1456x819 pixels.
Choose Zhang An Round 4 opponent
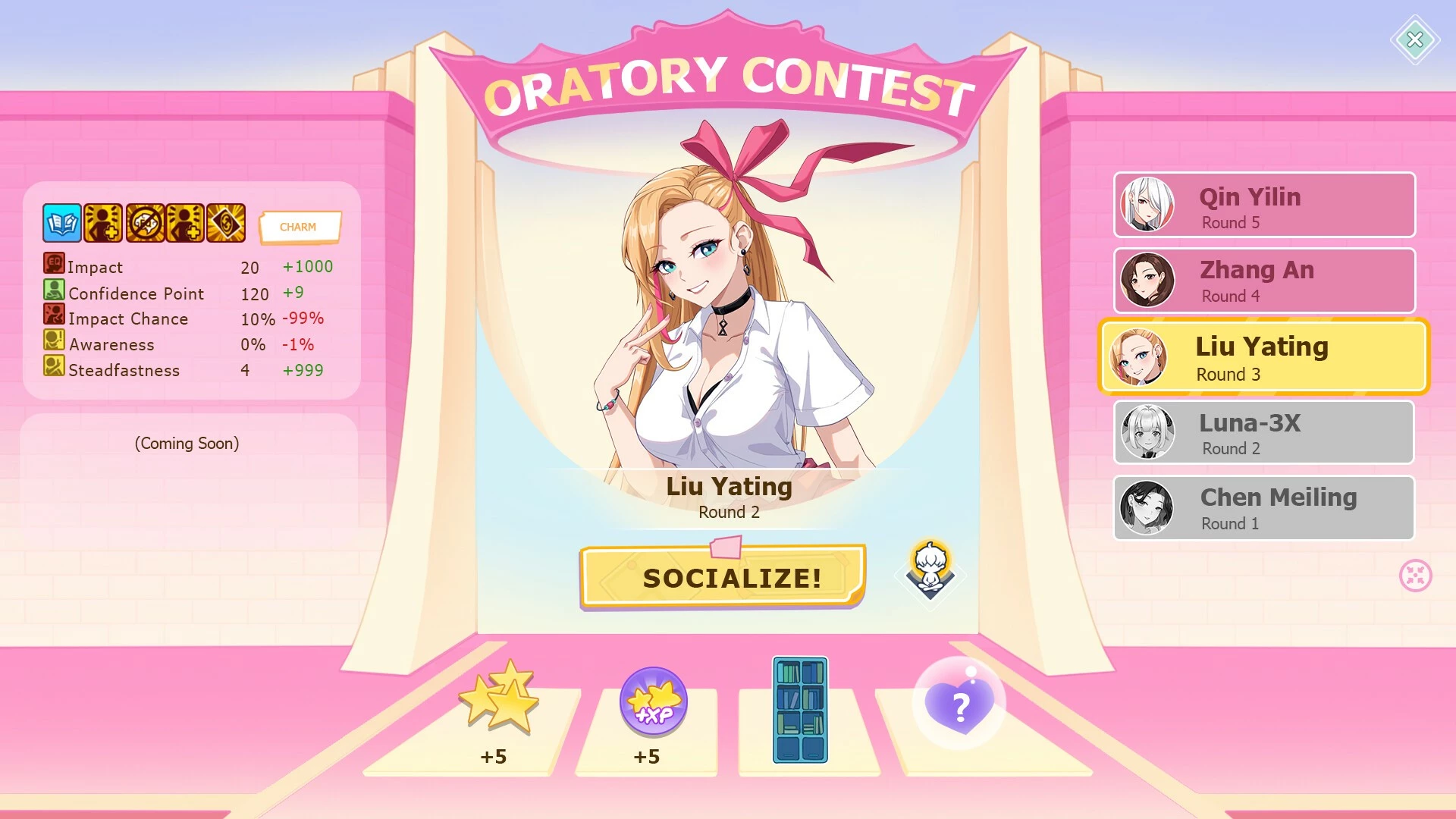[x=1264, y=281]
